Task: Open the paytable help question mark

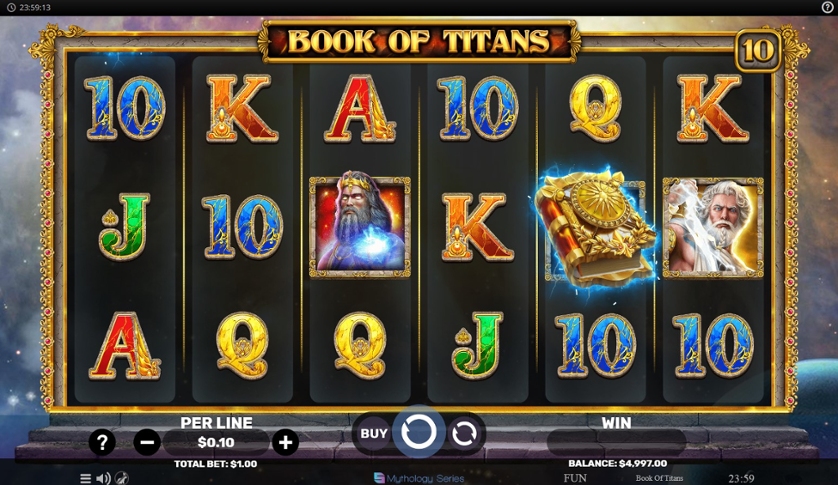Action: coord(102,442)
